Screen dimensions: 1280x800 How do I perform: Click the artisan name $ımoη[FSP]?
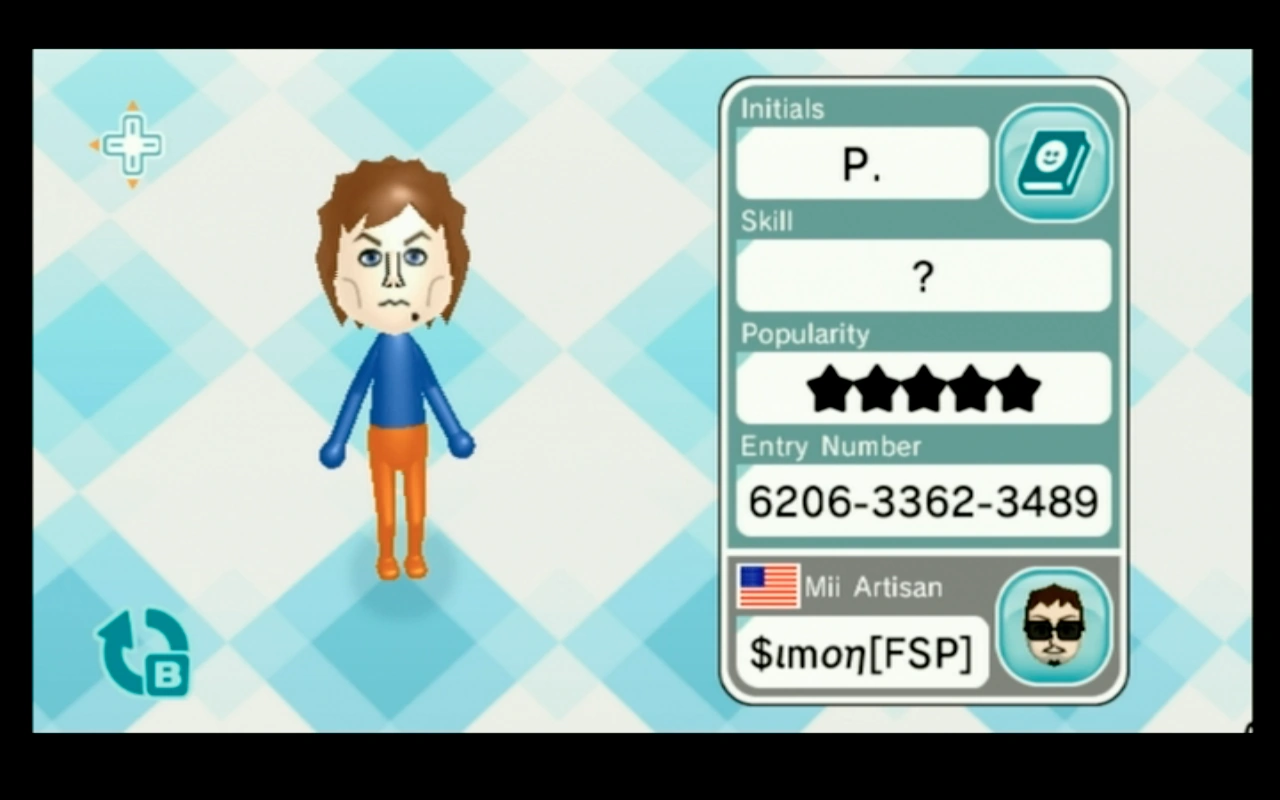coord(861,652)
